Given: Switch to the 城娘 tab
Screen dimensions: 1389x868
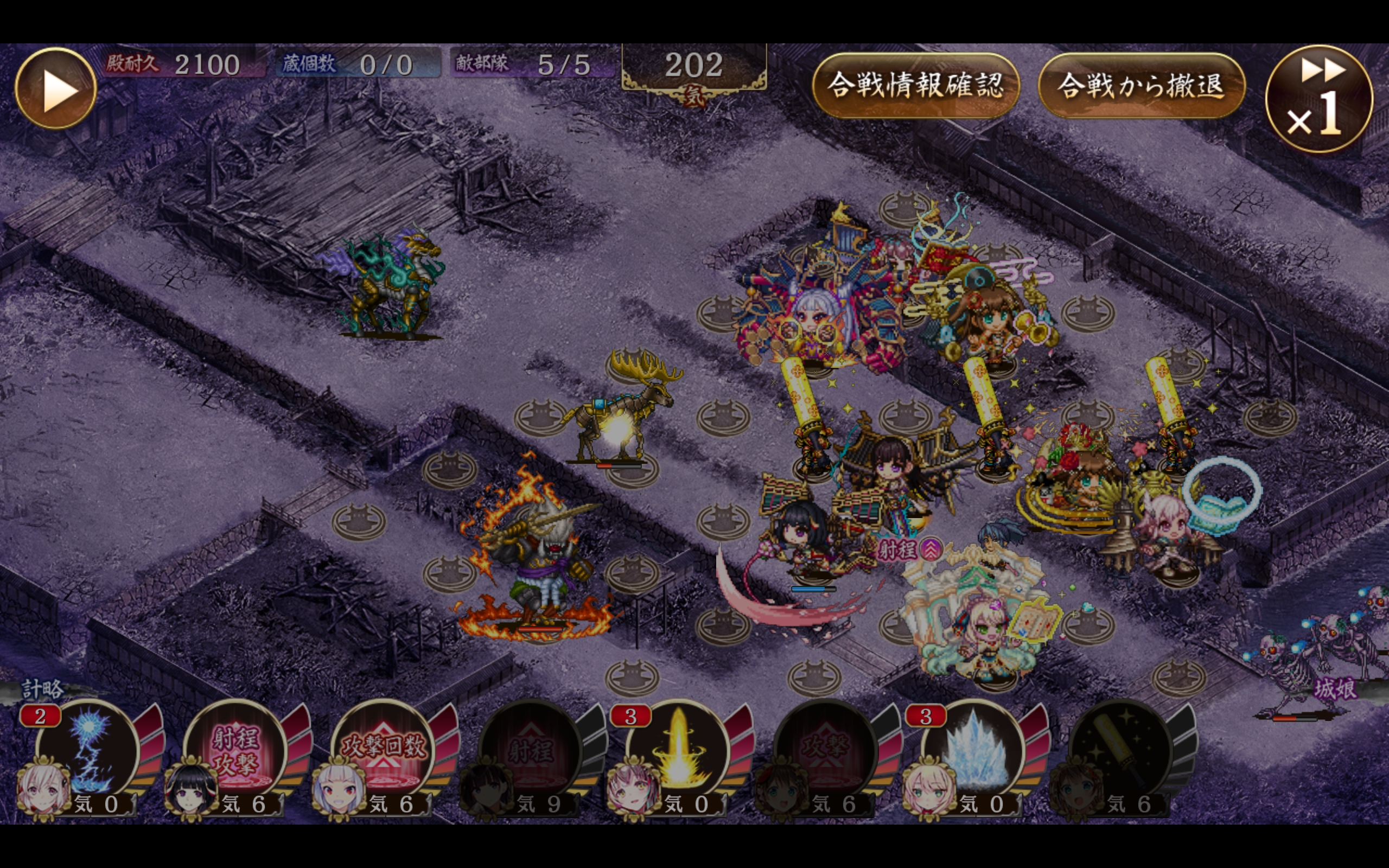Looking at the screenshot, I should (1335, 689).
